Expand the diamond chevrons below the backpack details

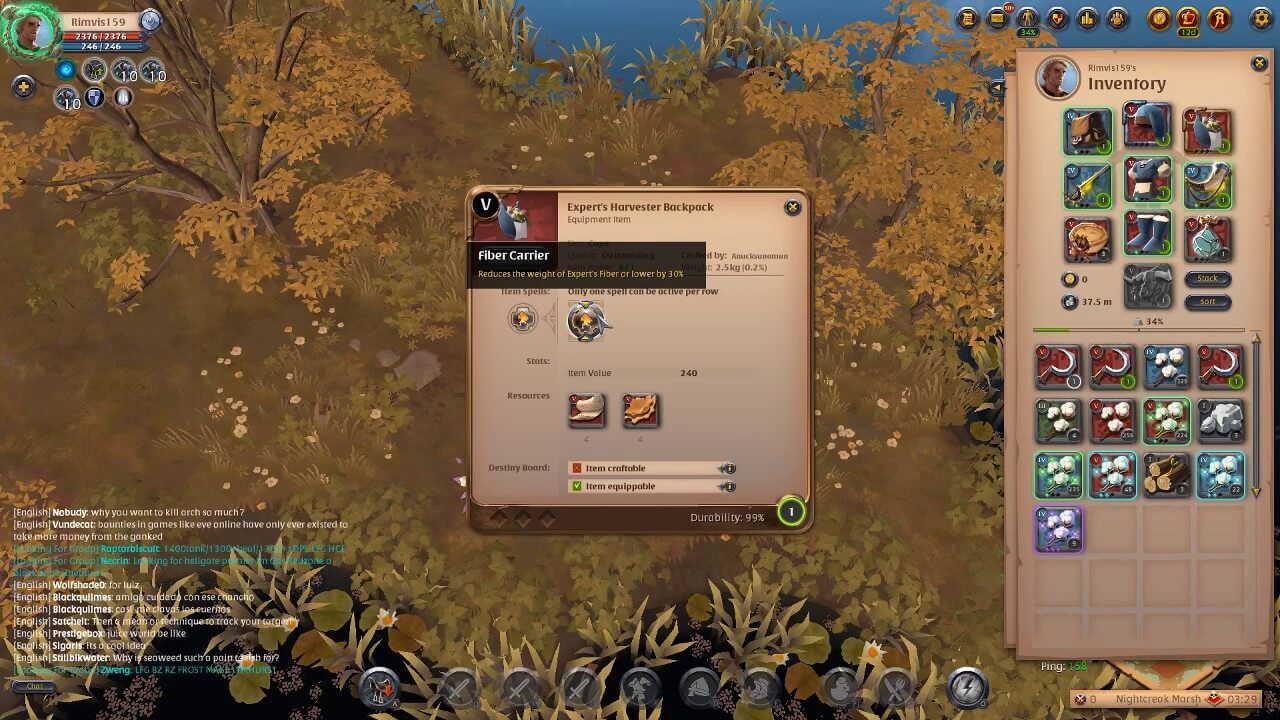522,516
